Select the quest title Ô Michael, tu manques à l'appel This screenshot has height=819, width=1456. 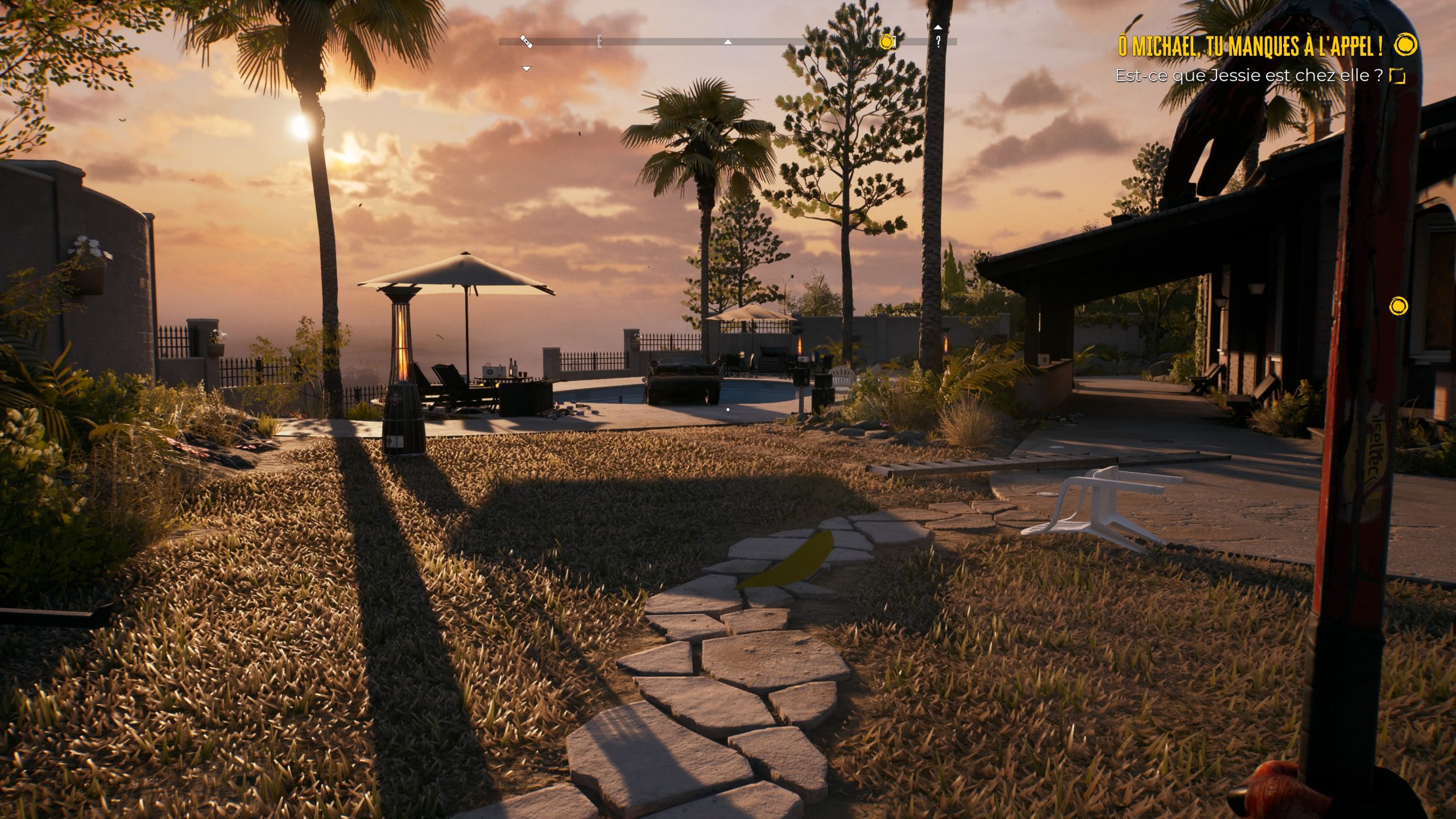[1250, 46]
